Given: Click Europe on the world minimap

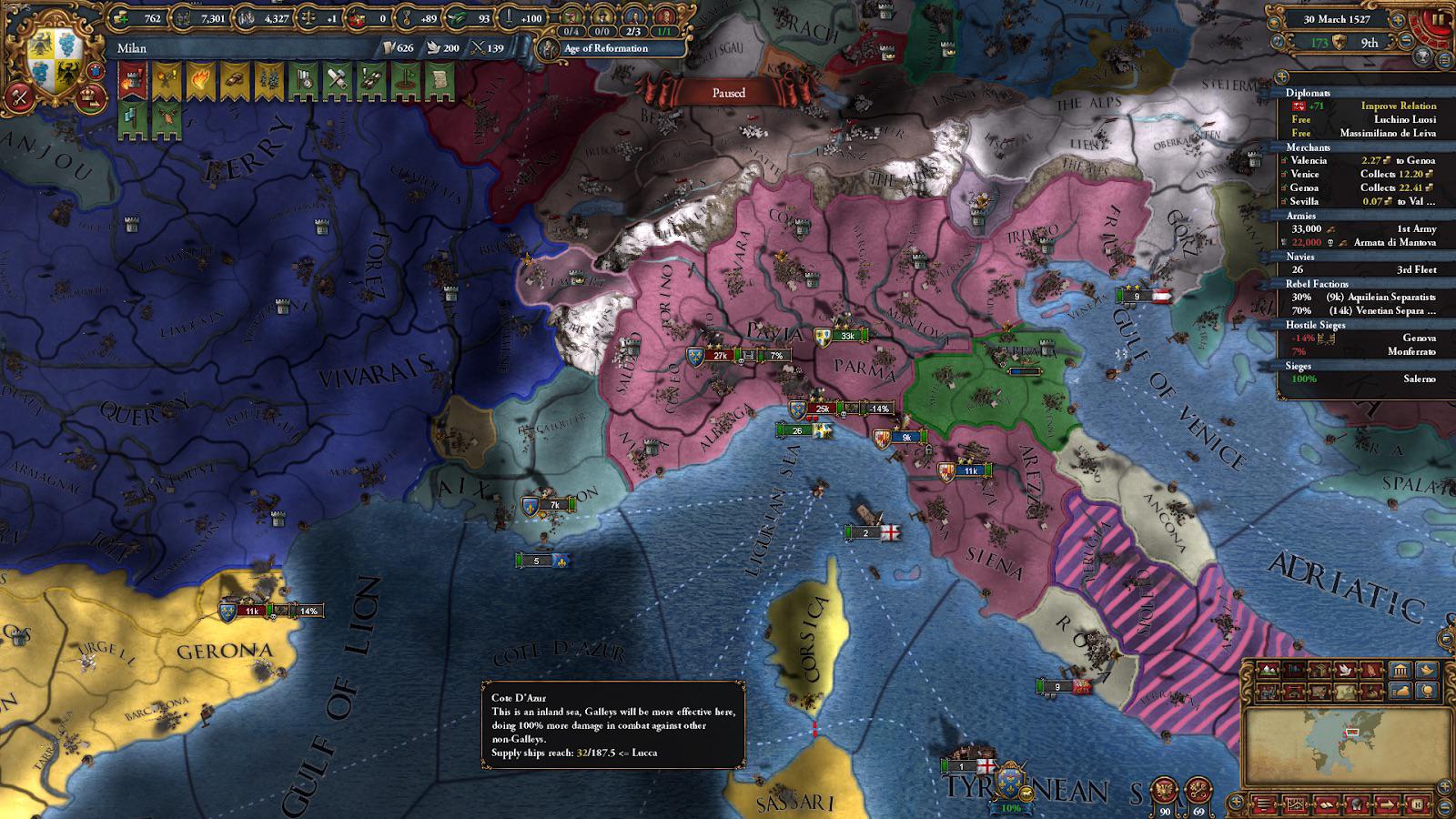Looking at the screenshot, I should (1351, 733).
